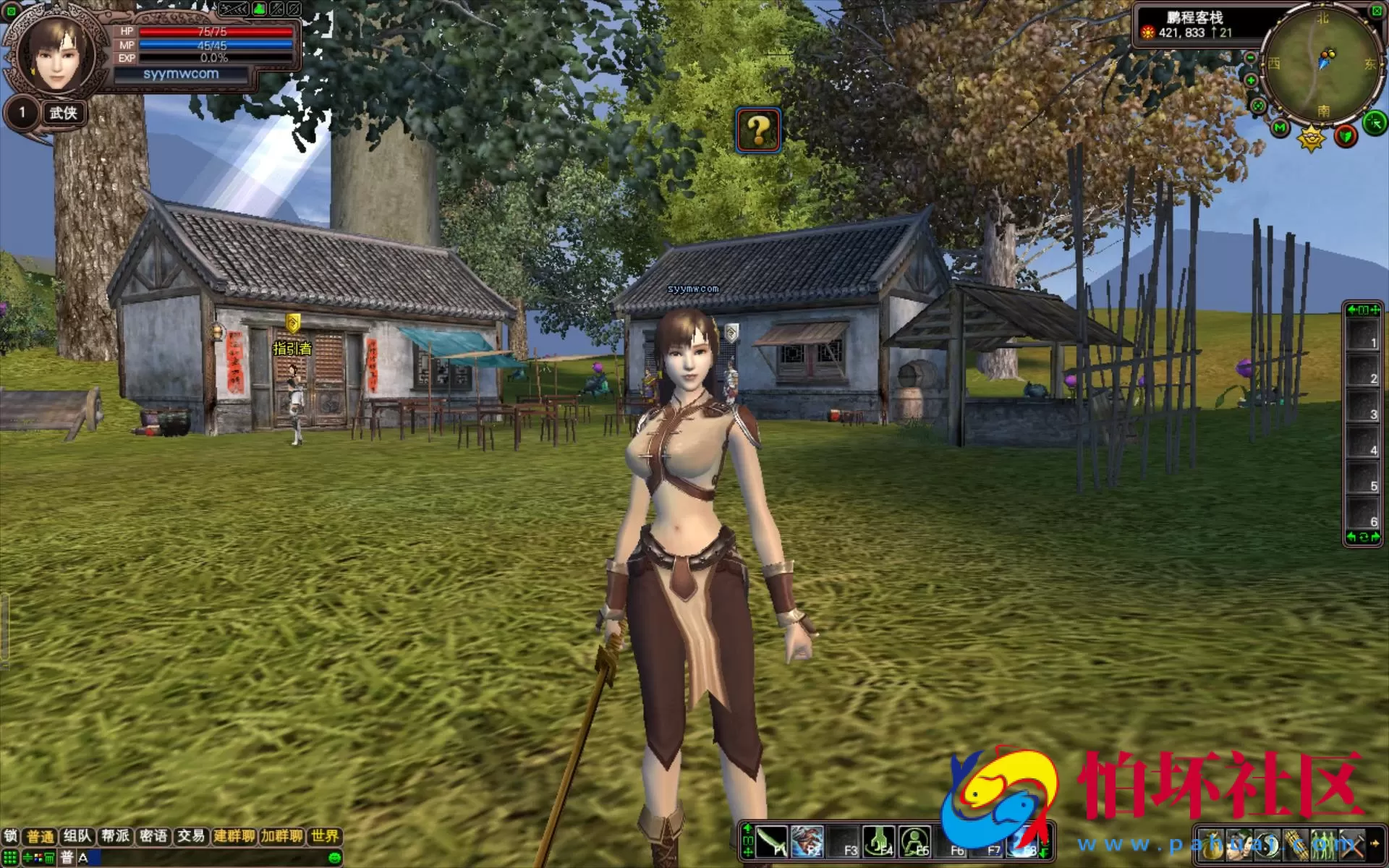Click the 加群聊 join group chat button

point(282,836)
